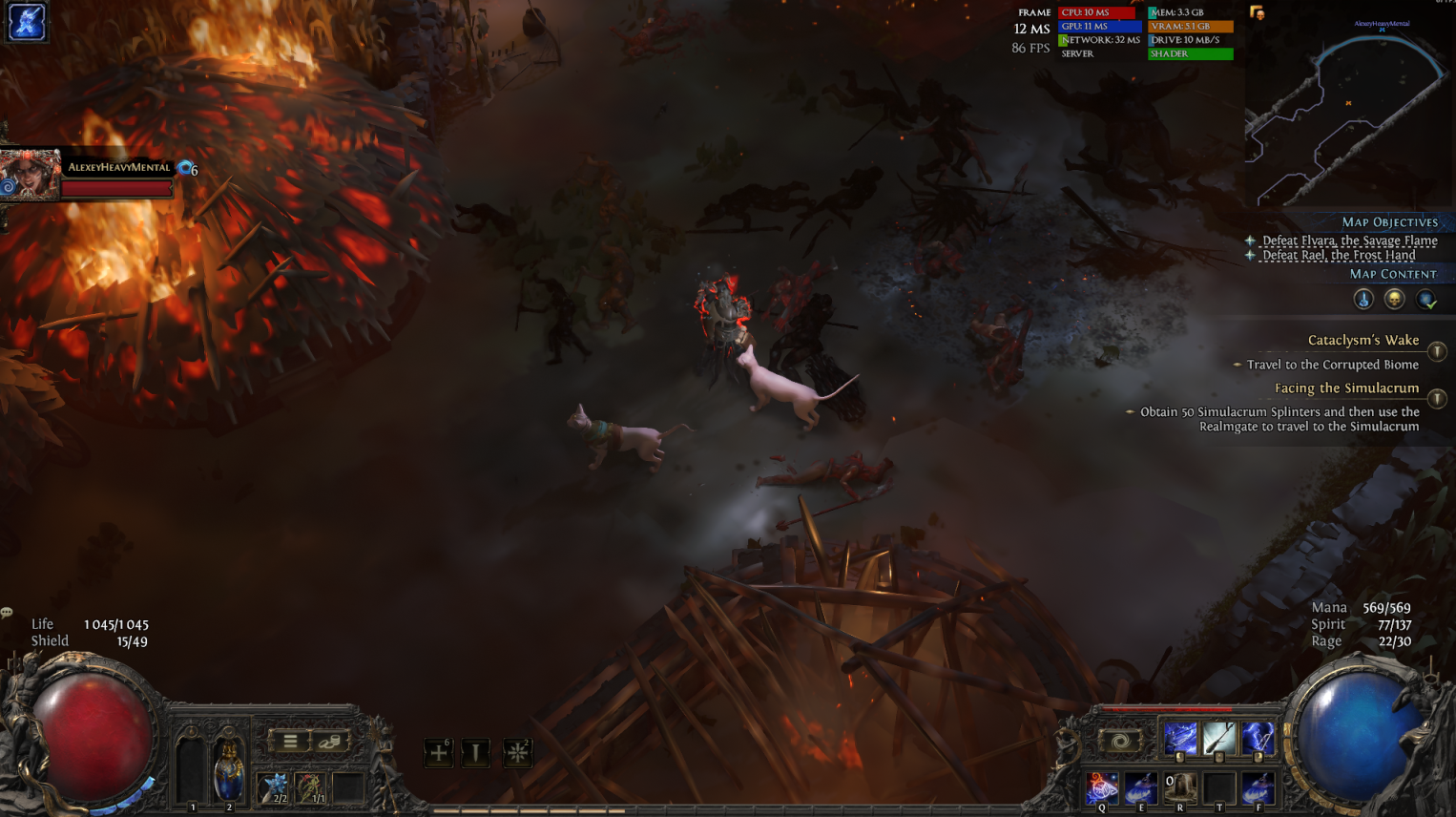Open the coin stack shop button

point(329,742)
